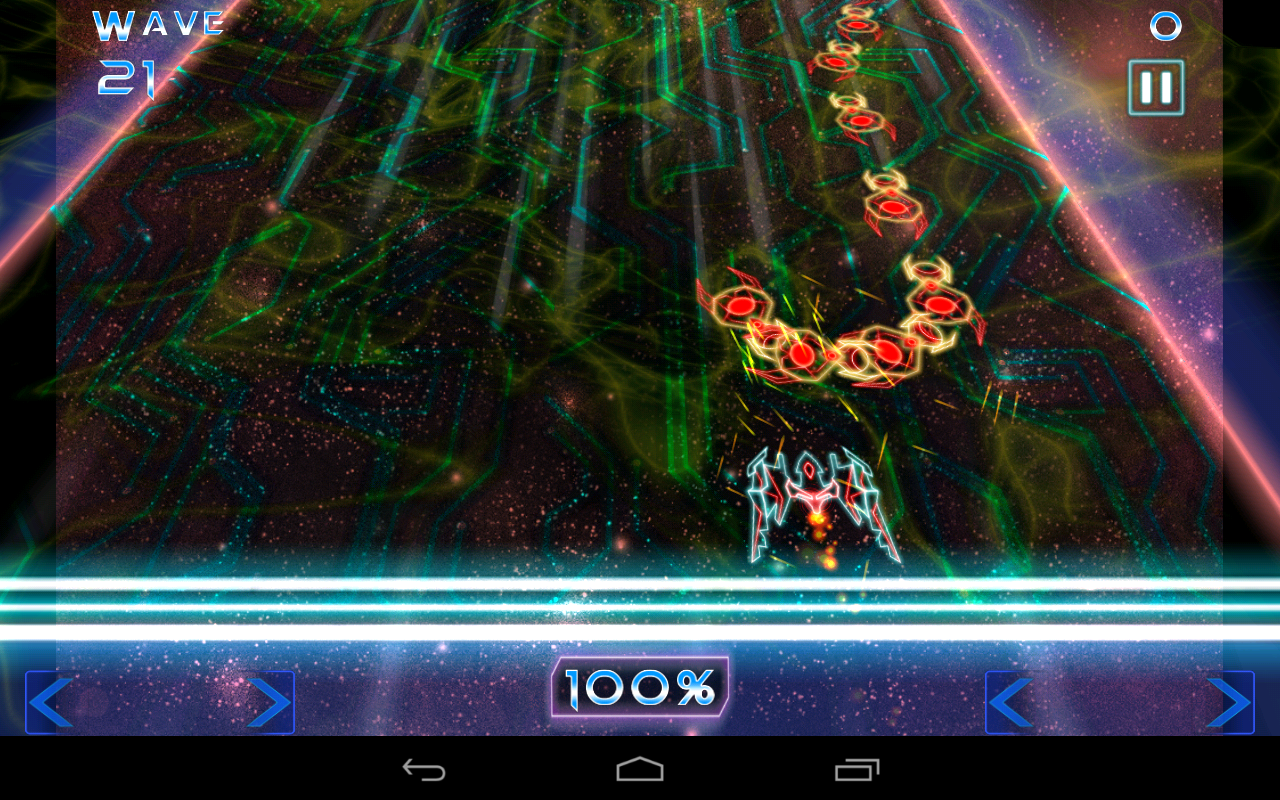Tap the lowest enemy in the curved formation
The width and height of the screenshot is (1280, 800).
pos(800,352)
